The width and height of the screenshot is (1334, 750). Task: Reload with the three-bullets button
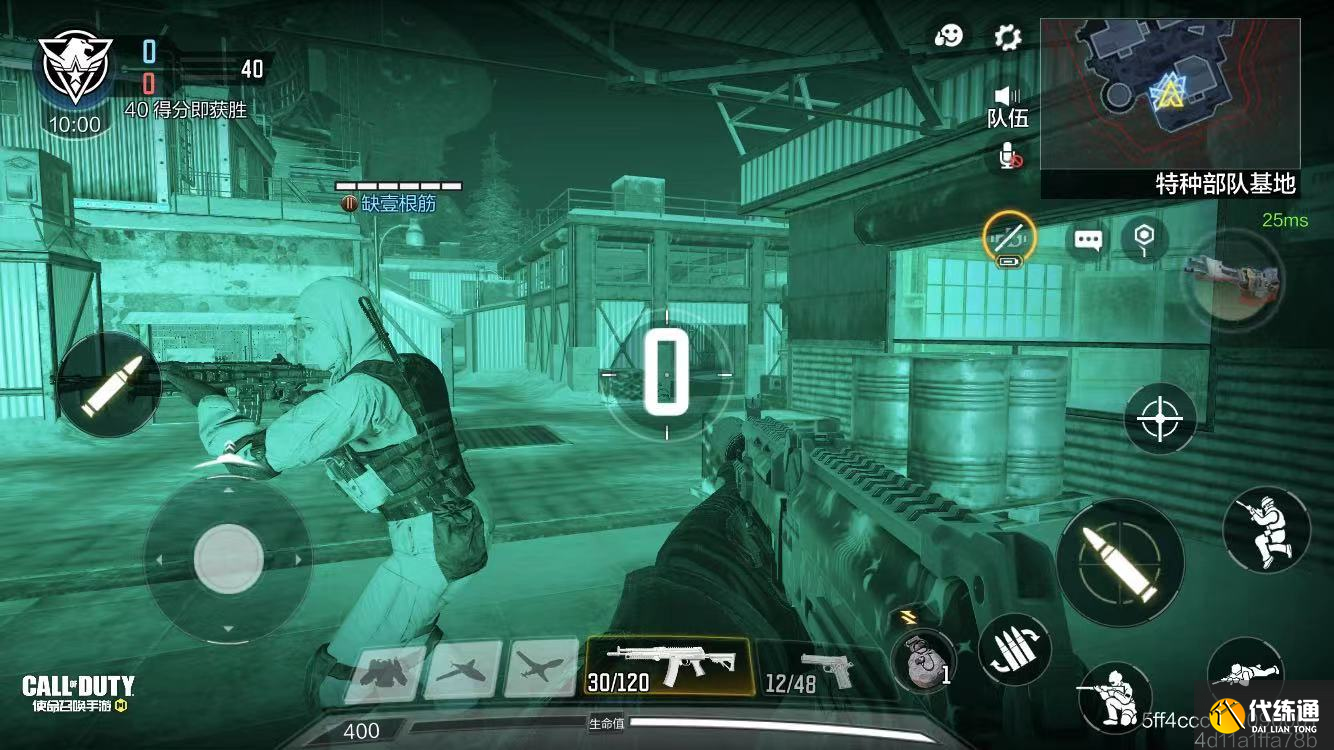click(x=1013, y=649)
